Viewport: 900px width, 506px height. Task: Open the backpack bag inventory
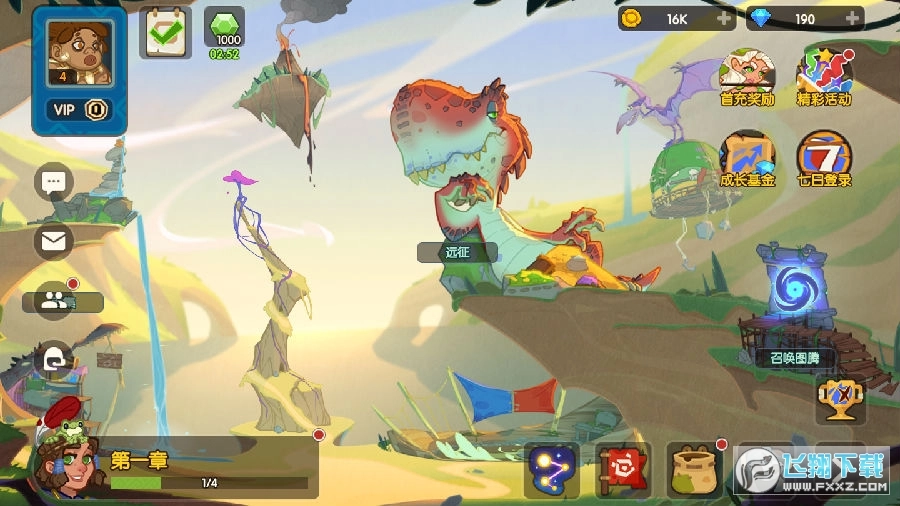(x=695, y=471)
